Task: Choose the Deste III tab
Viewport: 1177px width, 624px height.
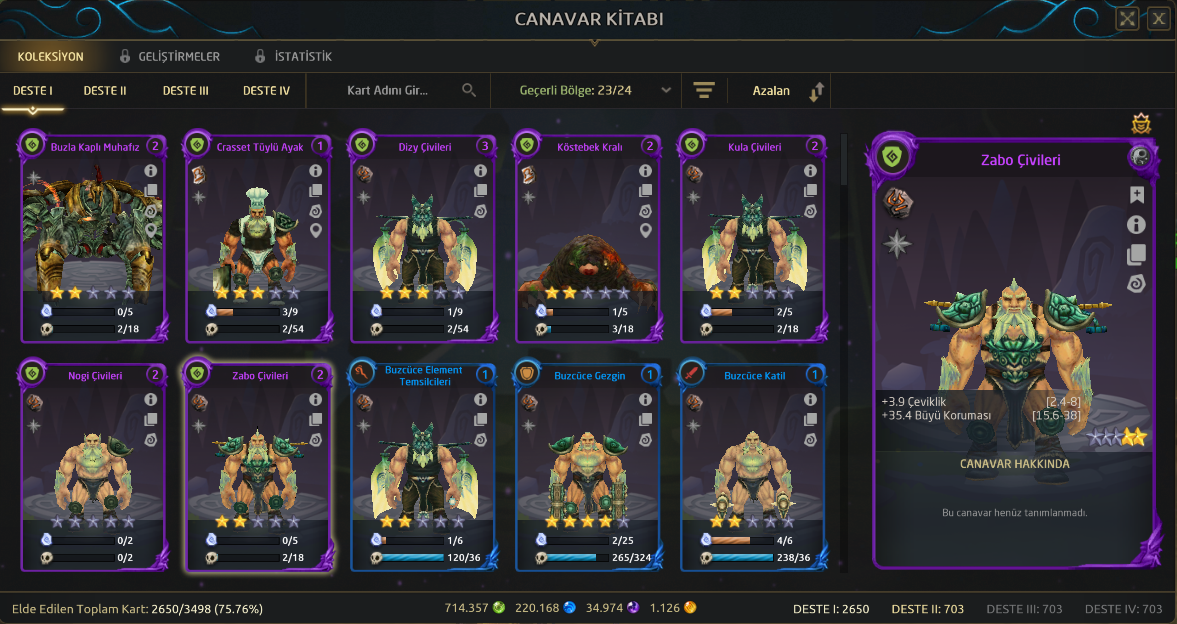Action: tap(185, 91)
